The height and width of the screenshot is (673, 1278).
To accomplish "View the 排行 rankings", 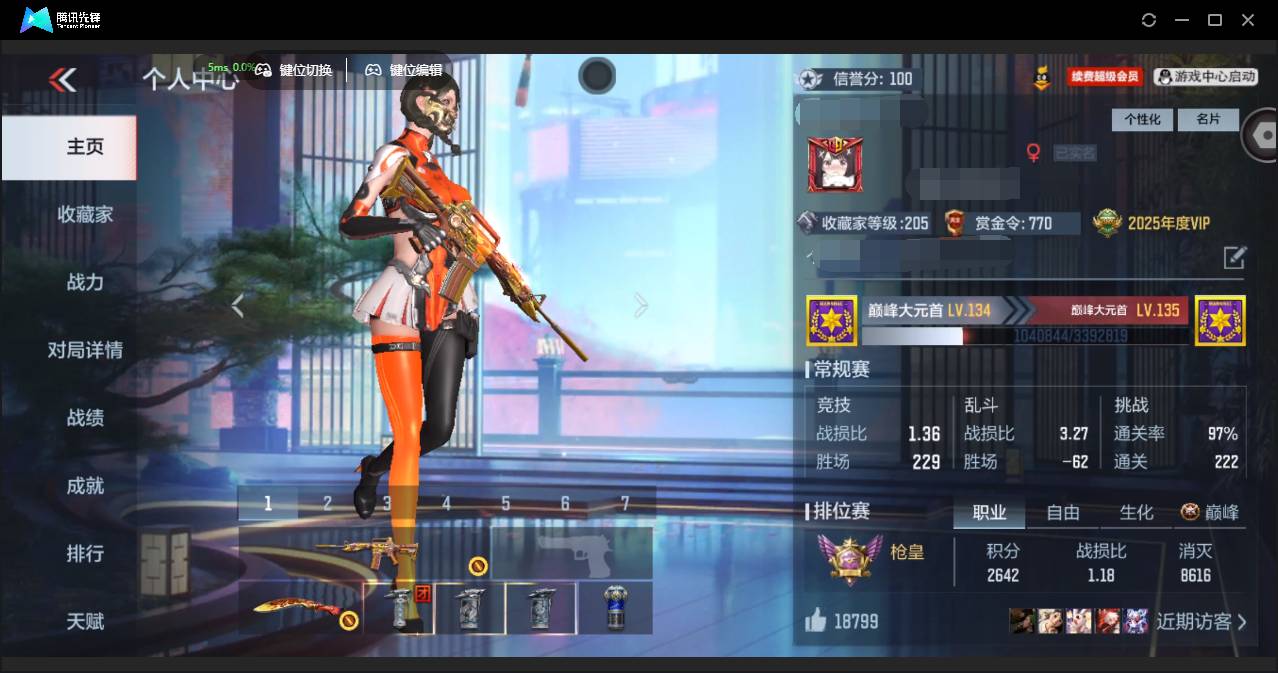I will coord(85,553).
